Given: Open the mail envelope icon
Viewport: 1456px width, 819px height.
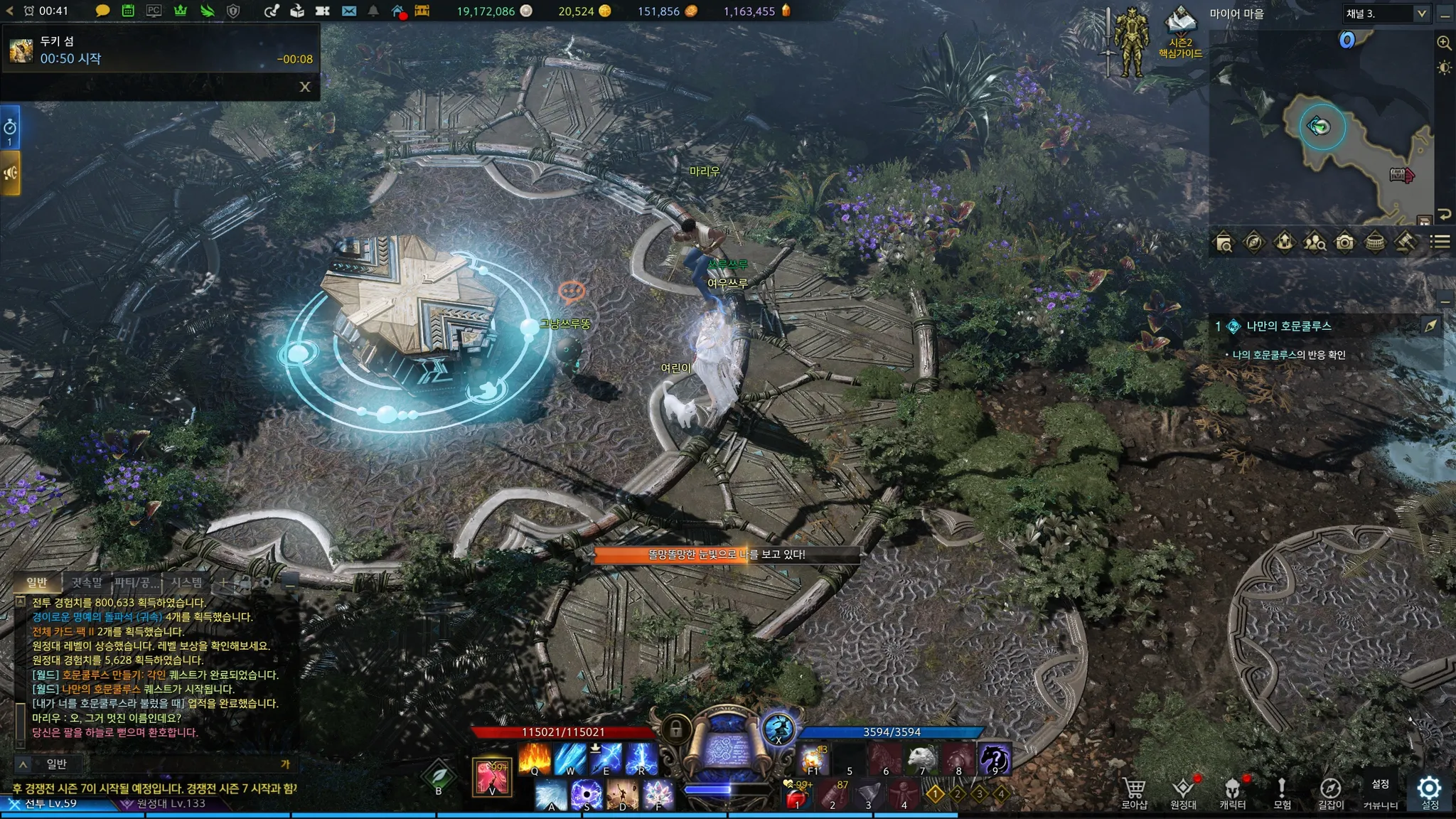Looking at the screenshot, I should [x=348, y=11].
